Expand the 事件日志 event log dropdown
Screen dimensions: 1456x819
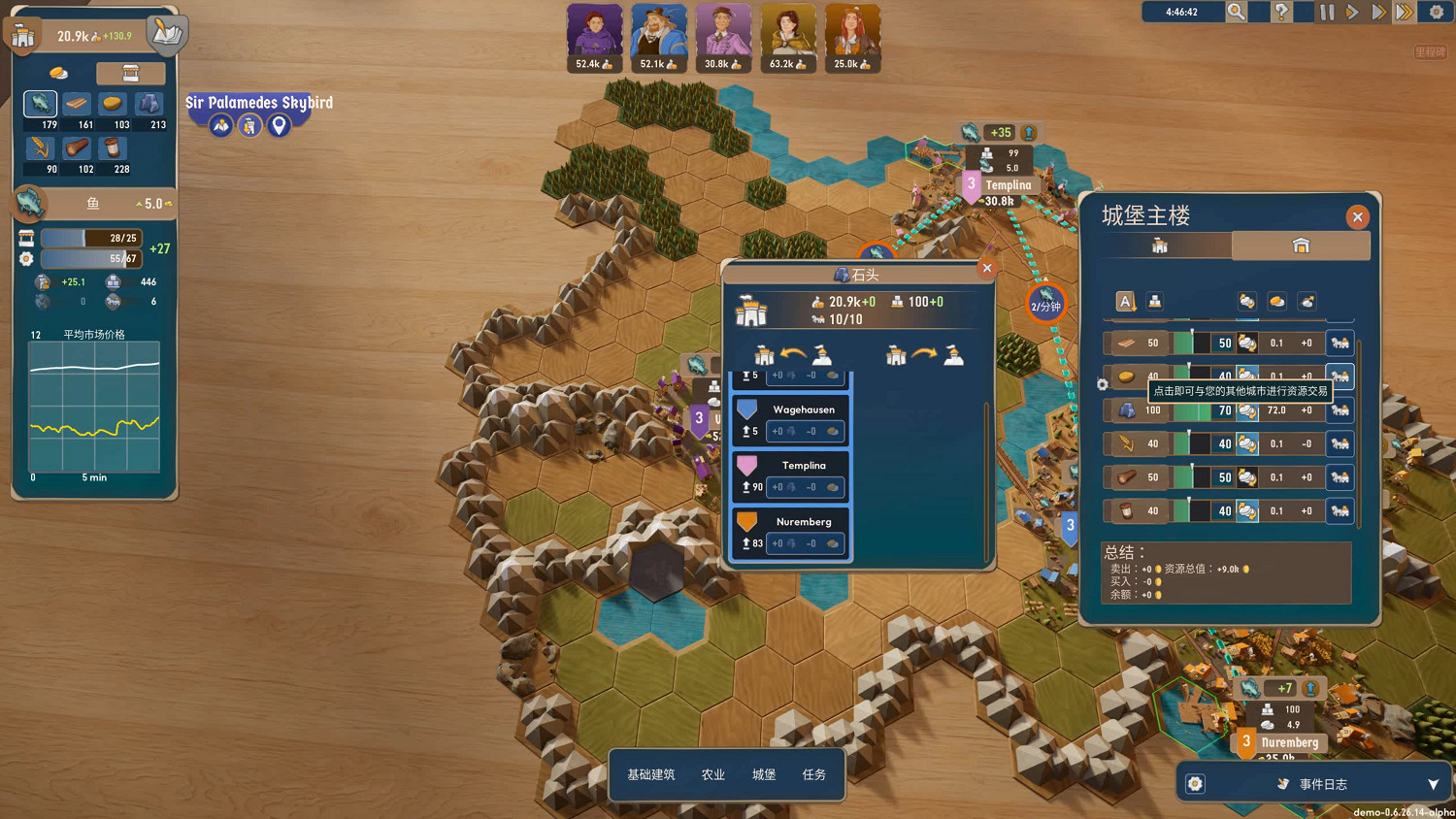[1434, 783]
